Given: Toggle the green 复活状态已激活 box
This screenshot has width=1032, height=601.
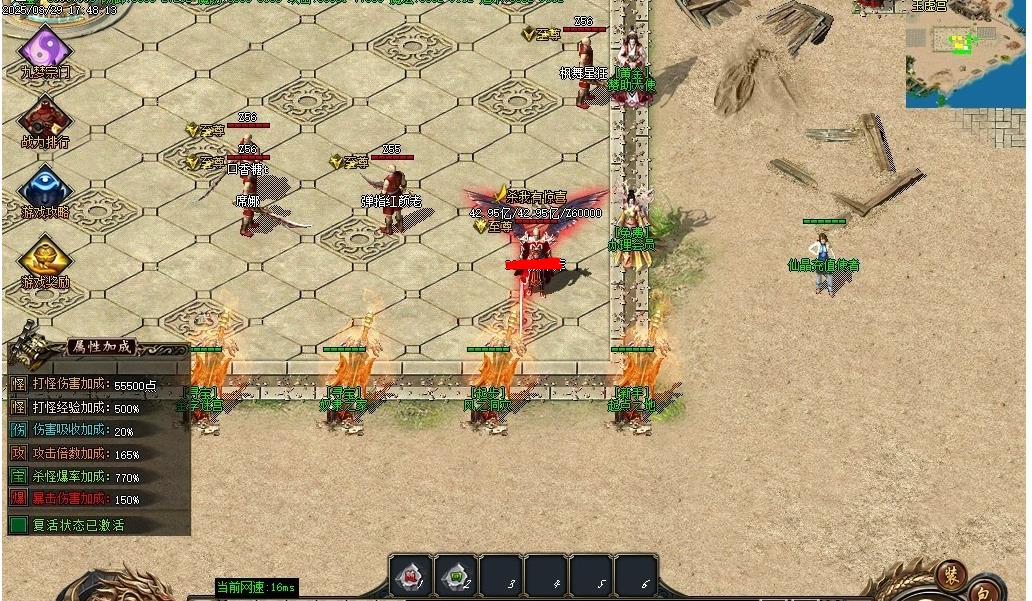Looking at the screenshot, I should 18,524.
